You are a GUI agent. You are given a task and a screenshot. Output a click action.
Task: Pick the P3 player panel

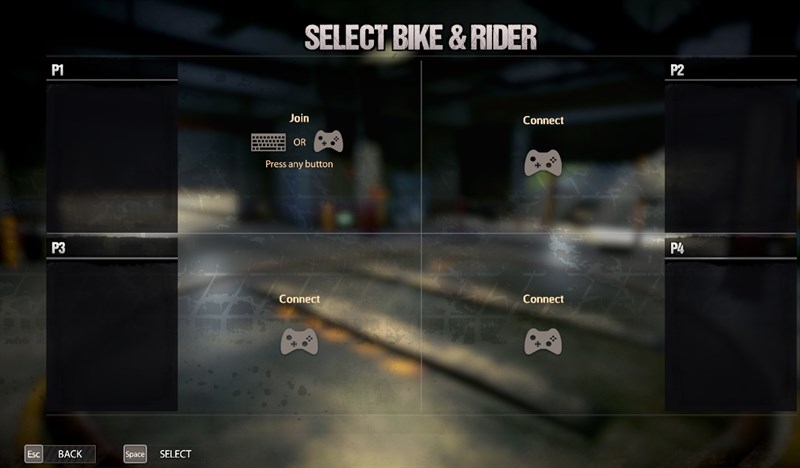[x=112, y=327]
